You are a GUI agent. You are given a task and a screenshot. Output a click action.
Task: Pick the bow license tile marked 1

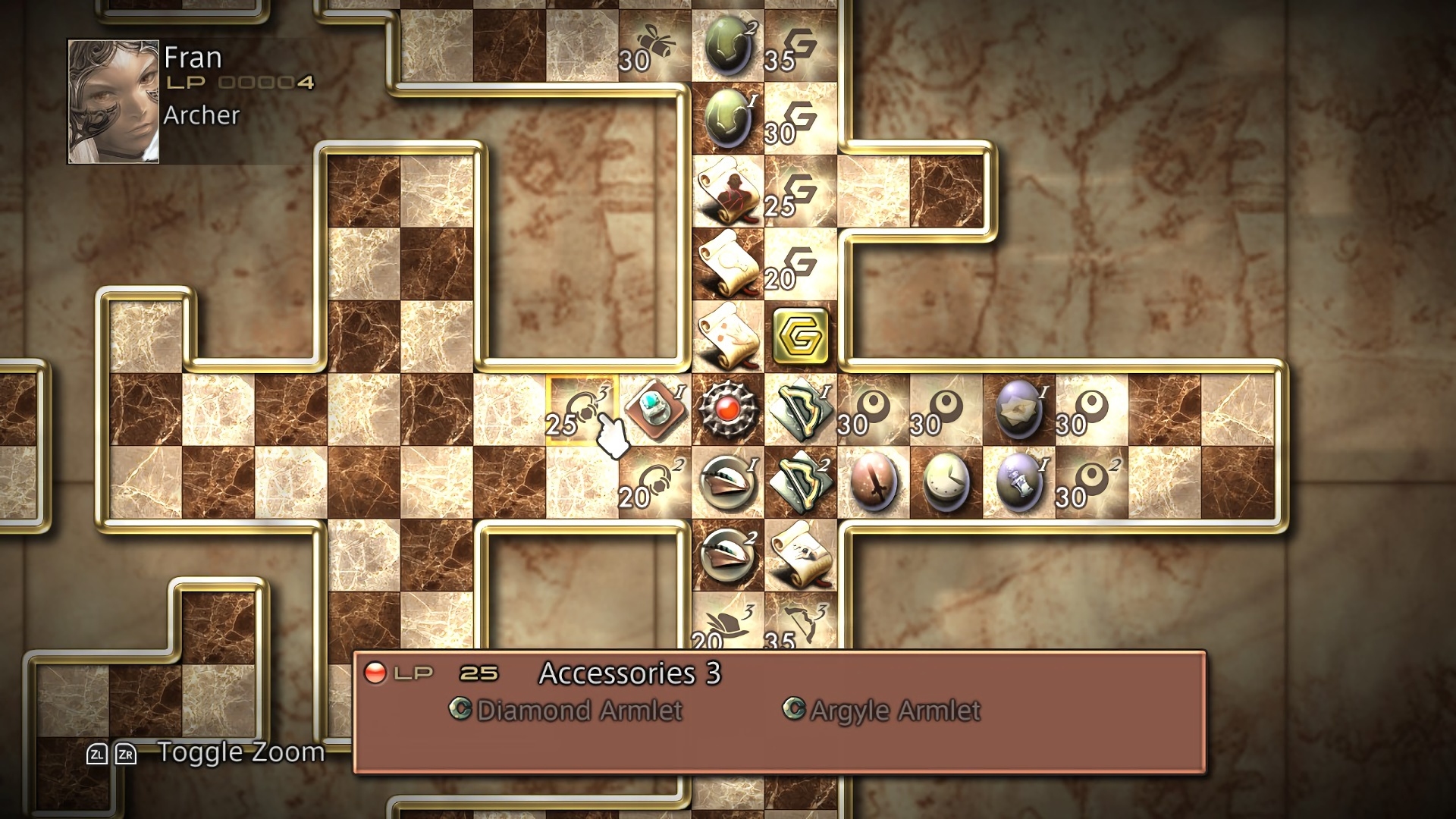[x=800, y=409]
